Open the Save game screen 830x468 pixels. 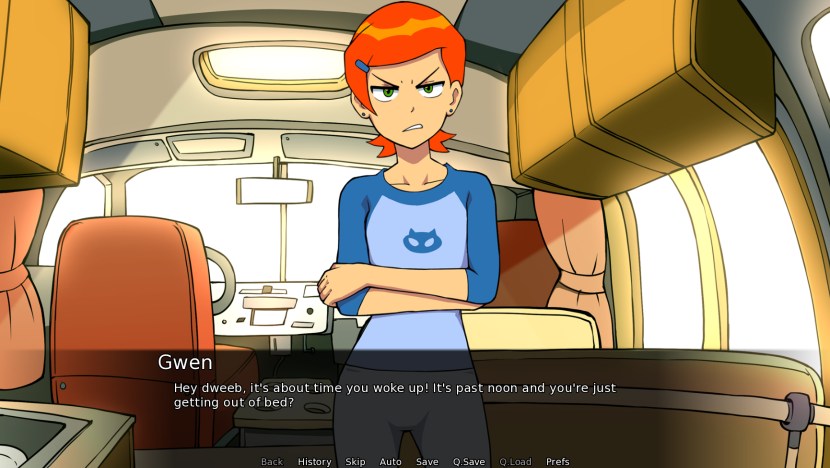click(x=427, y=462)
